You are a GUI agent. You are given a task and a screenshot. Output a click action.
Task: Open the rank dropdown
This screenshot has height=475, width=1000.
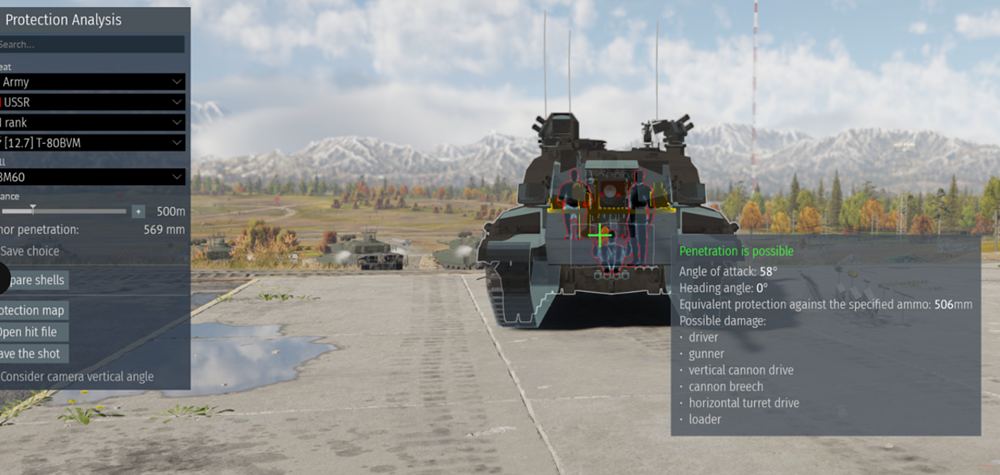click(x=92, y=122)
